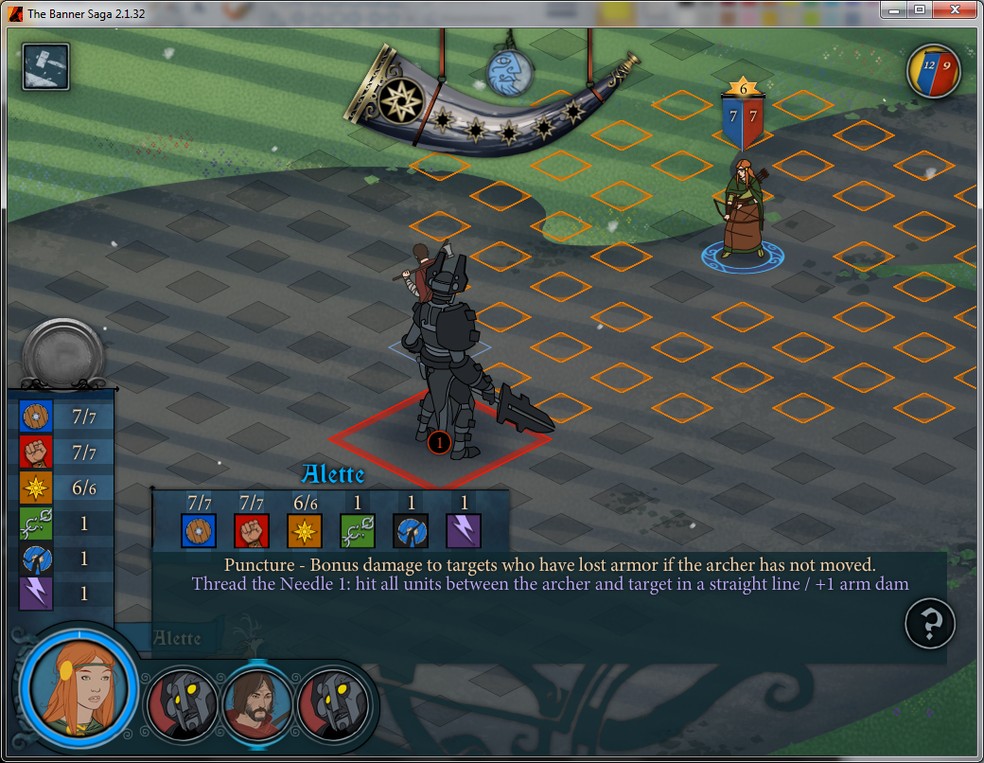Click the purple lightning icon in Alette's popup
The image size is (984, 763).
click(x=463, y=530)
